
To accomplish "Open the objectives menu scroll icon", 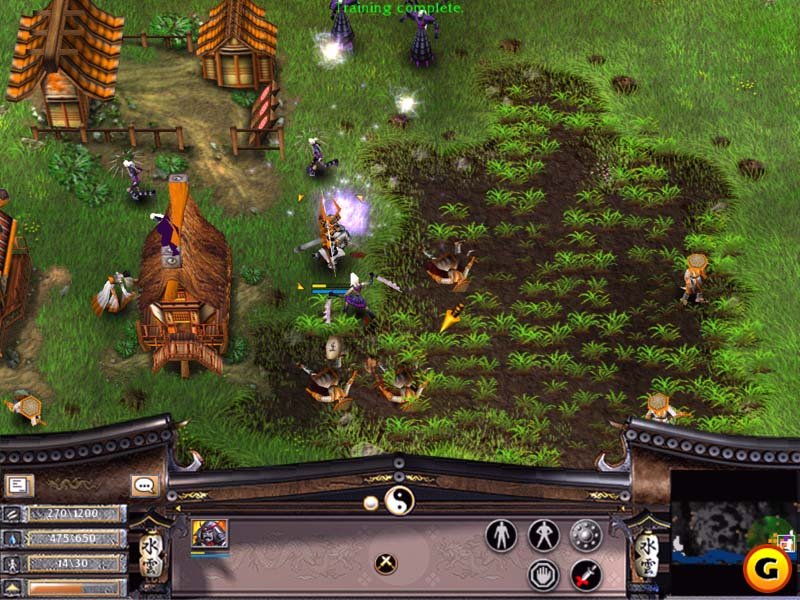I will coord(18,486).
